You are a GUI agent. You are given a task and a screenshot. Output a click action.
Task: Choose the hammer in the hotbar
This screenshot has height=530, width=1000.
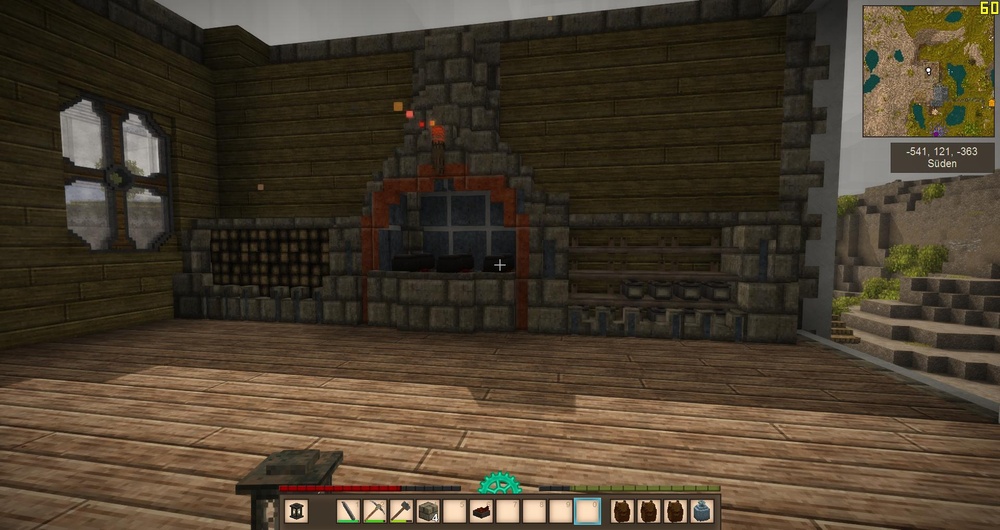click(x=401, y=511)
